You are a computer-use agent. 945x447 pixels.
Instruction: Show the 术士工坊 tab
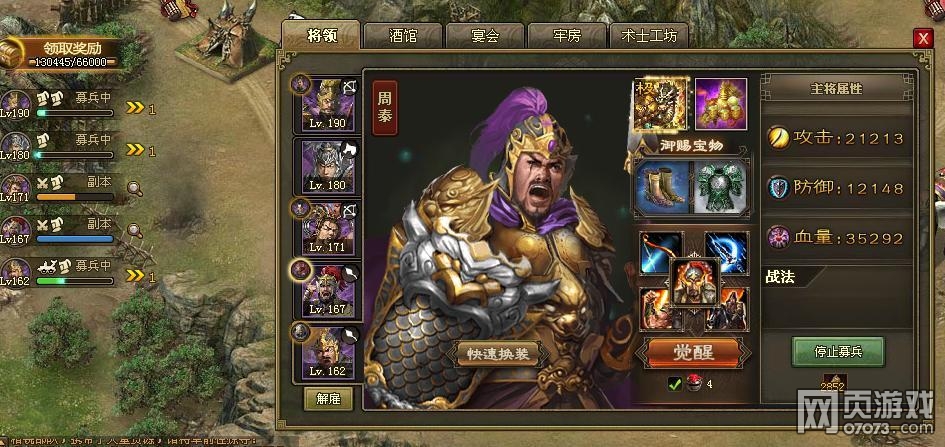click(x=649, y=36)
